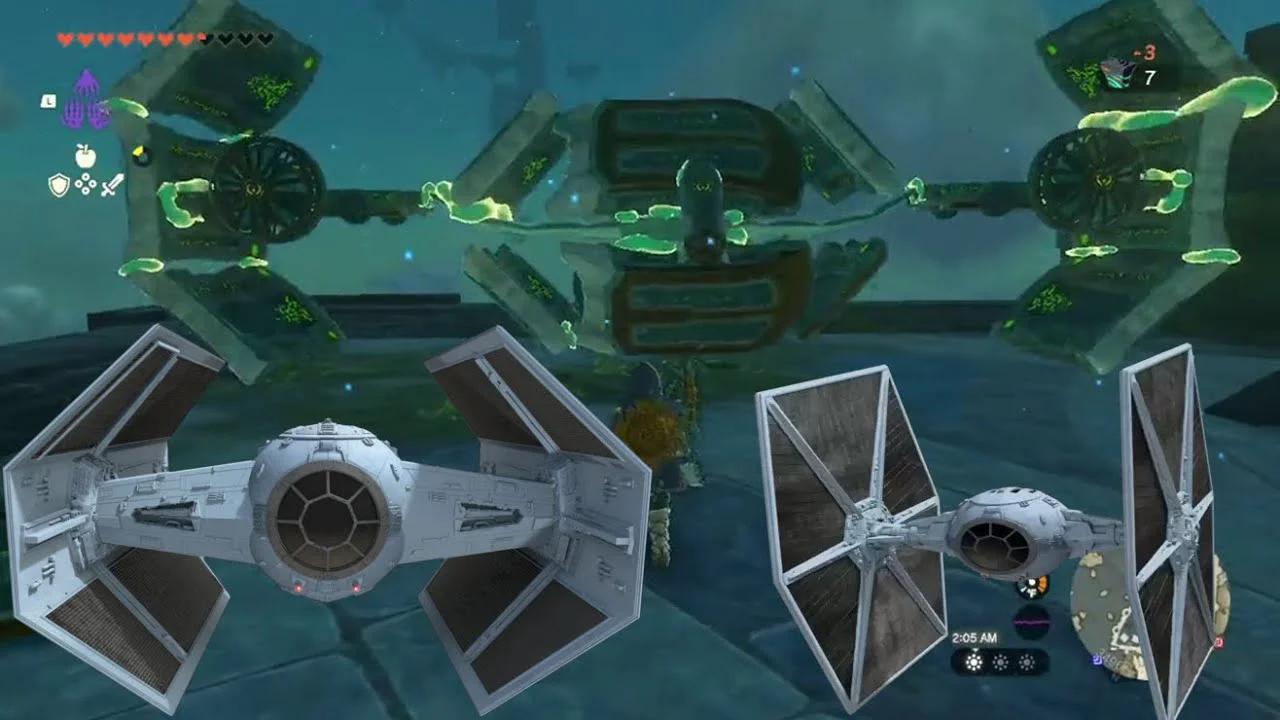
Task: Toggle the third depleted energy cell
Action: click(1026, 663)
